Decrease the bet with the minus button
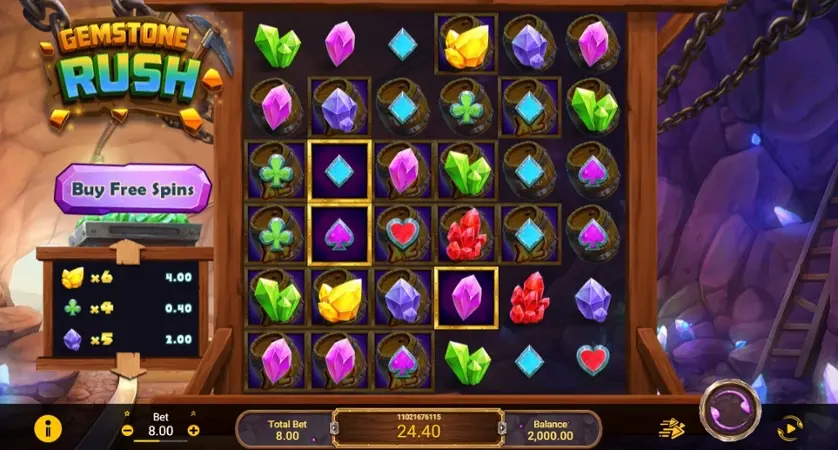The height and width of the screenshot is (450, 838). [x=127, y=431]
